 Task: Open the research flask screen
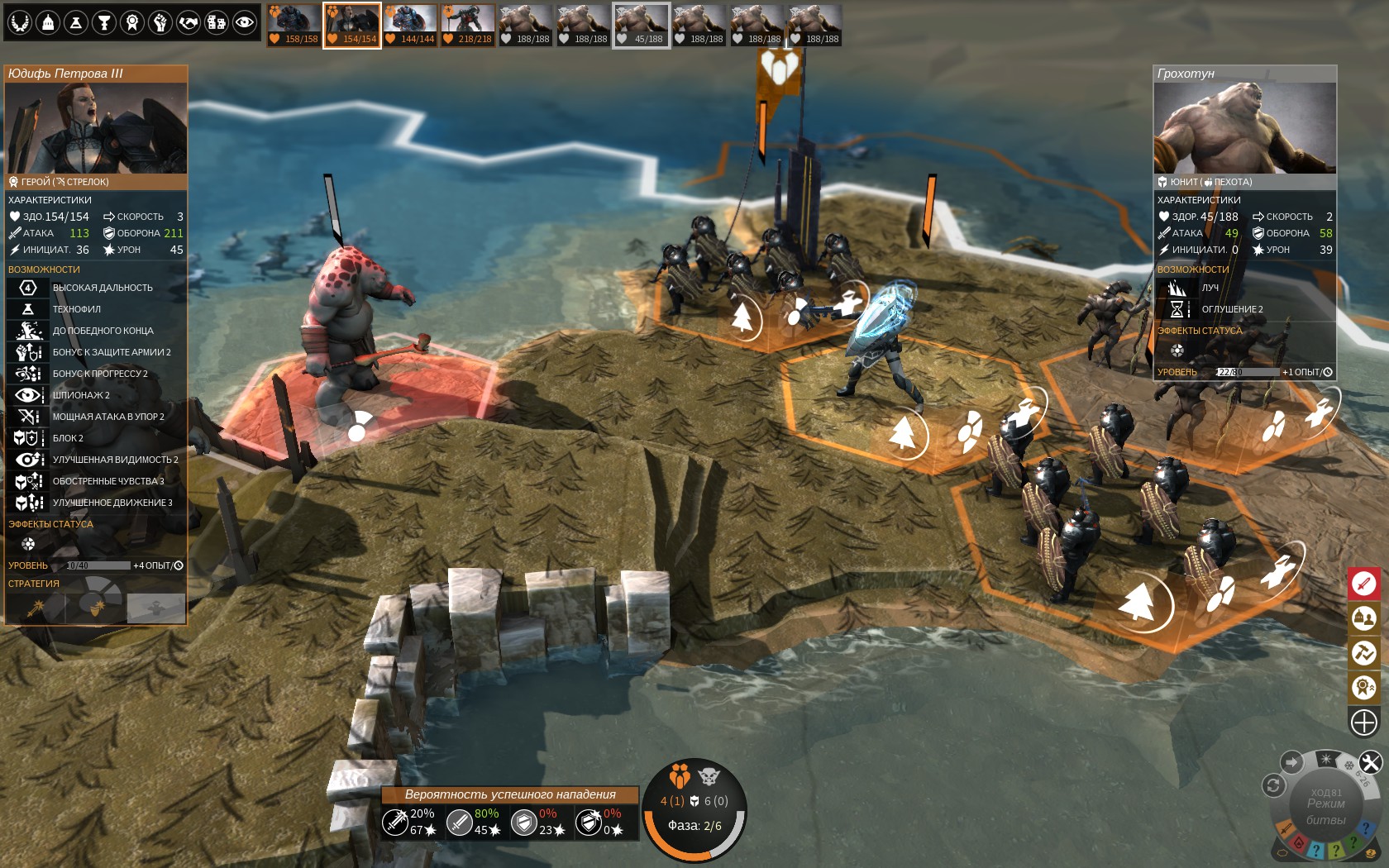tap(76, 22)
